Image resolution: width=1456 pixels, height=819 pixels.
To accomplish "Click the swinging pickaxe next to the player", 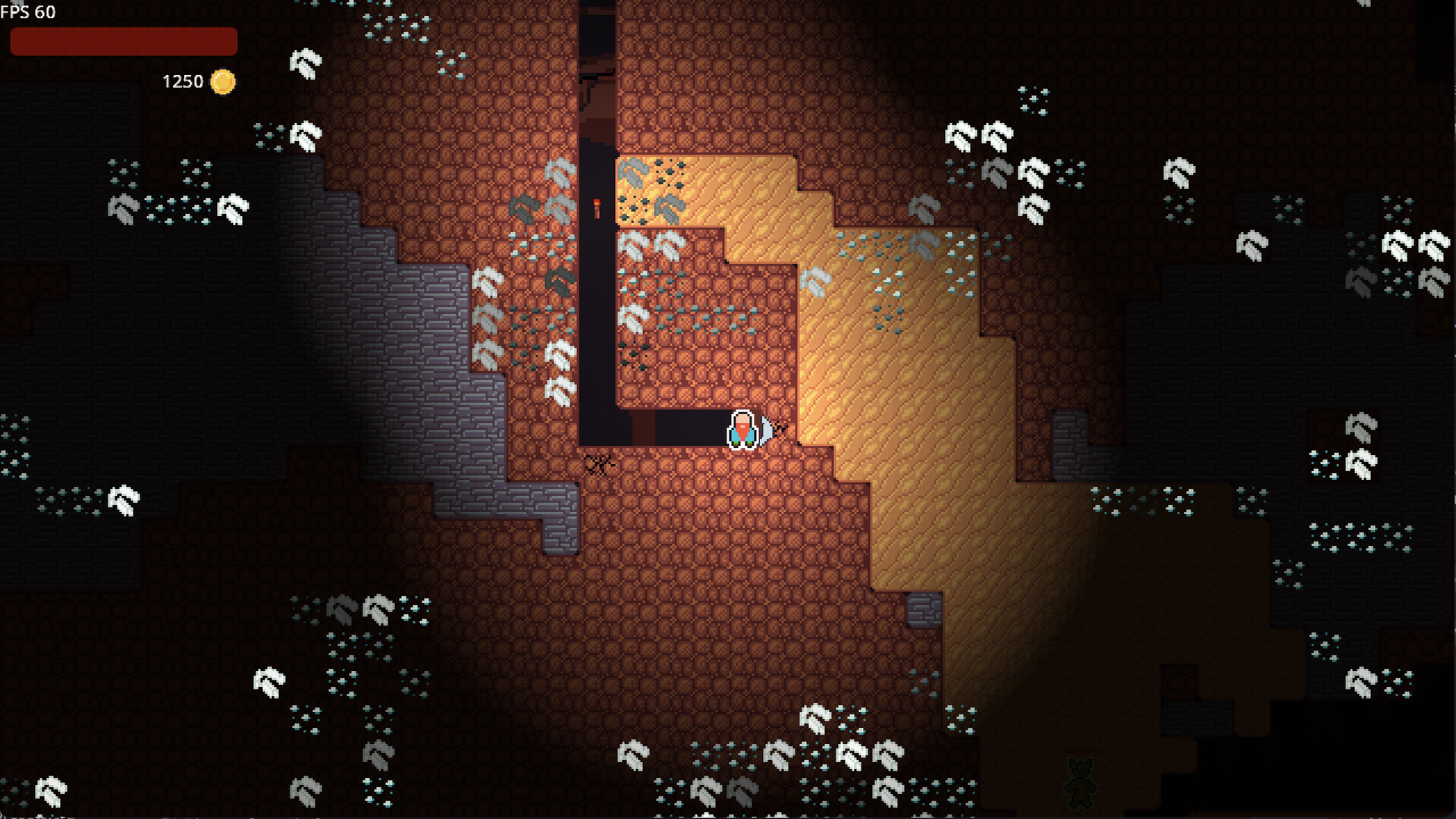I will [767, 428].
